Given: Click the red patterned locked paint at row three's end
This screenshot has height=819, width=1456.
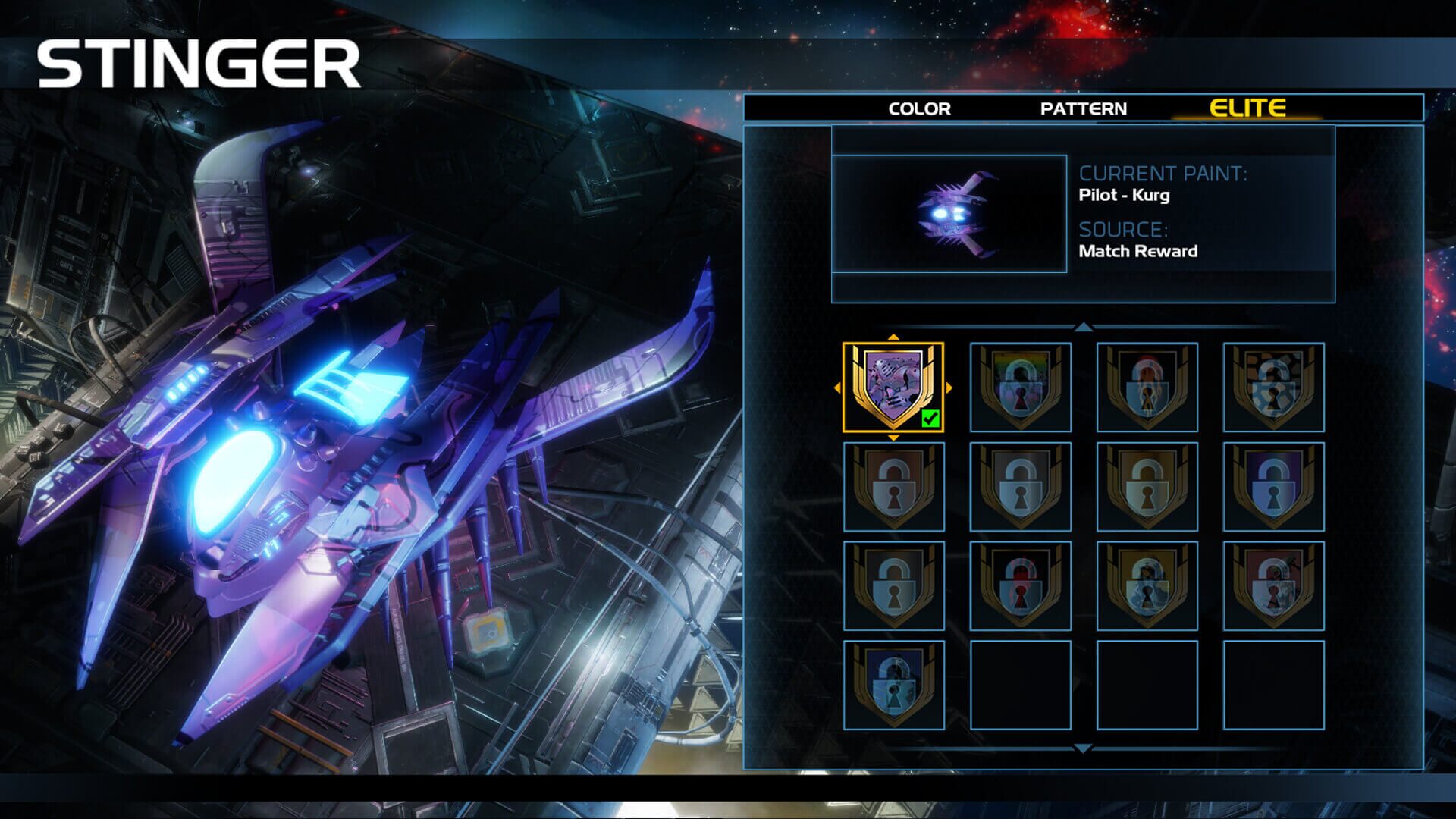Looking at the screenshot, I should pos(1273,585).
